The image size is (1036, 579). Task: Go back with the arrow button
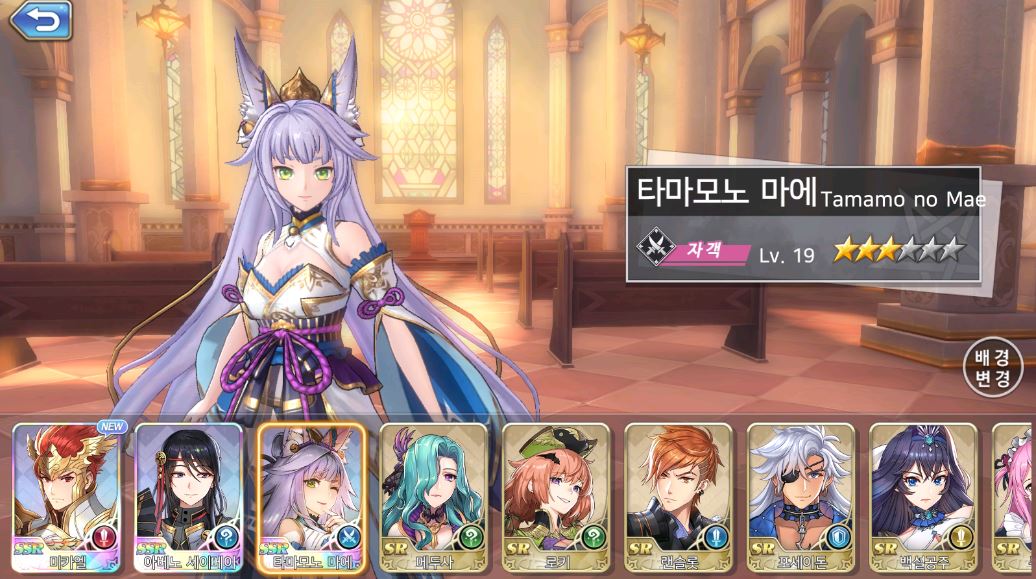41,20
